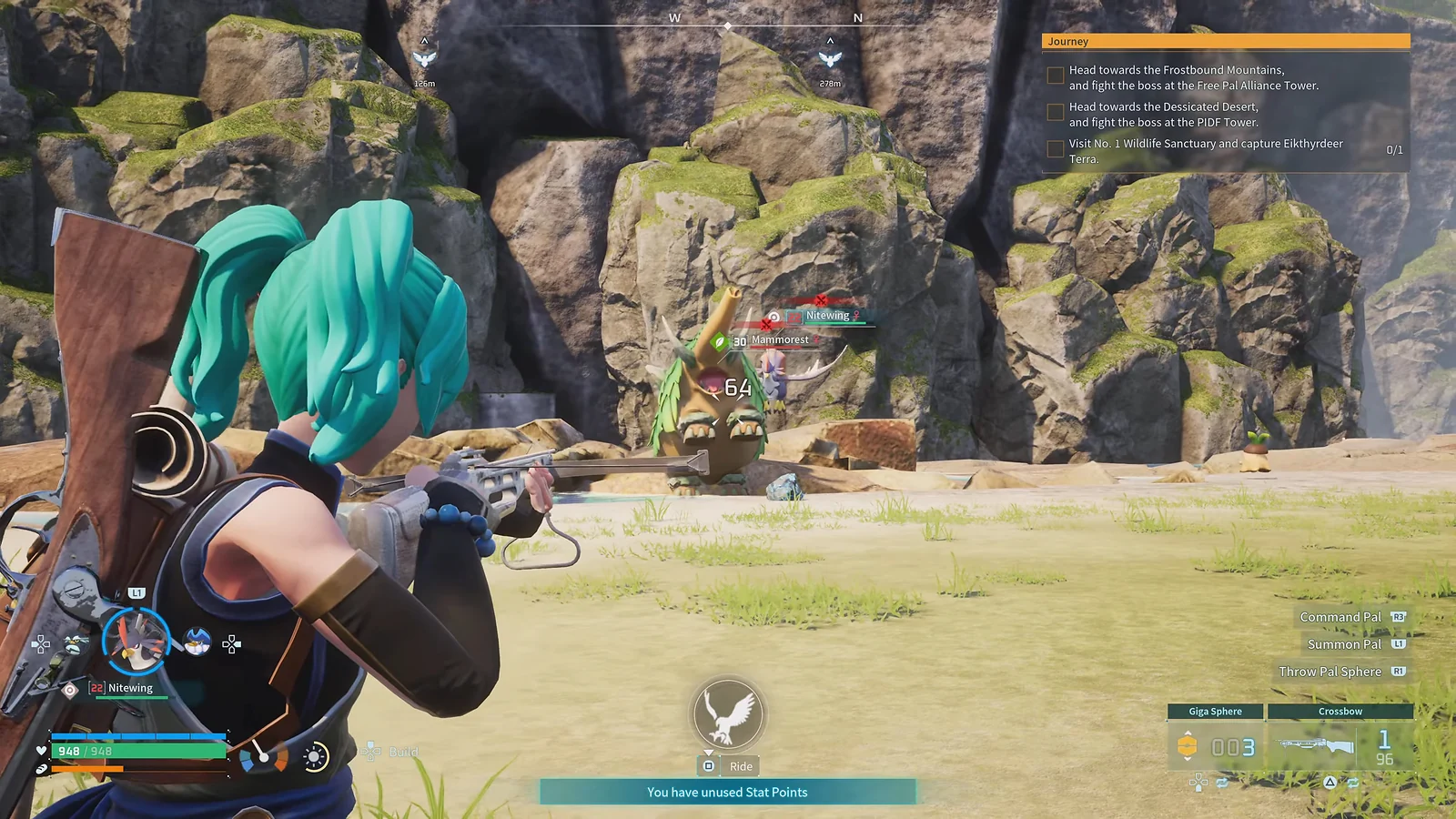This screenshot has height=819, width=1456.
Task: Click the Build label
Action: 403,752
